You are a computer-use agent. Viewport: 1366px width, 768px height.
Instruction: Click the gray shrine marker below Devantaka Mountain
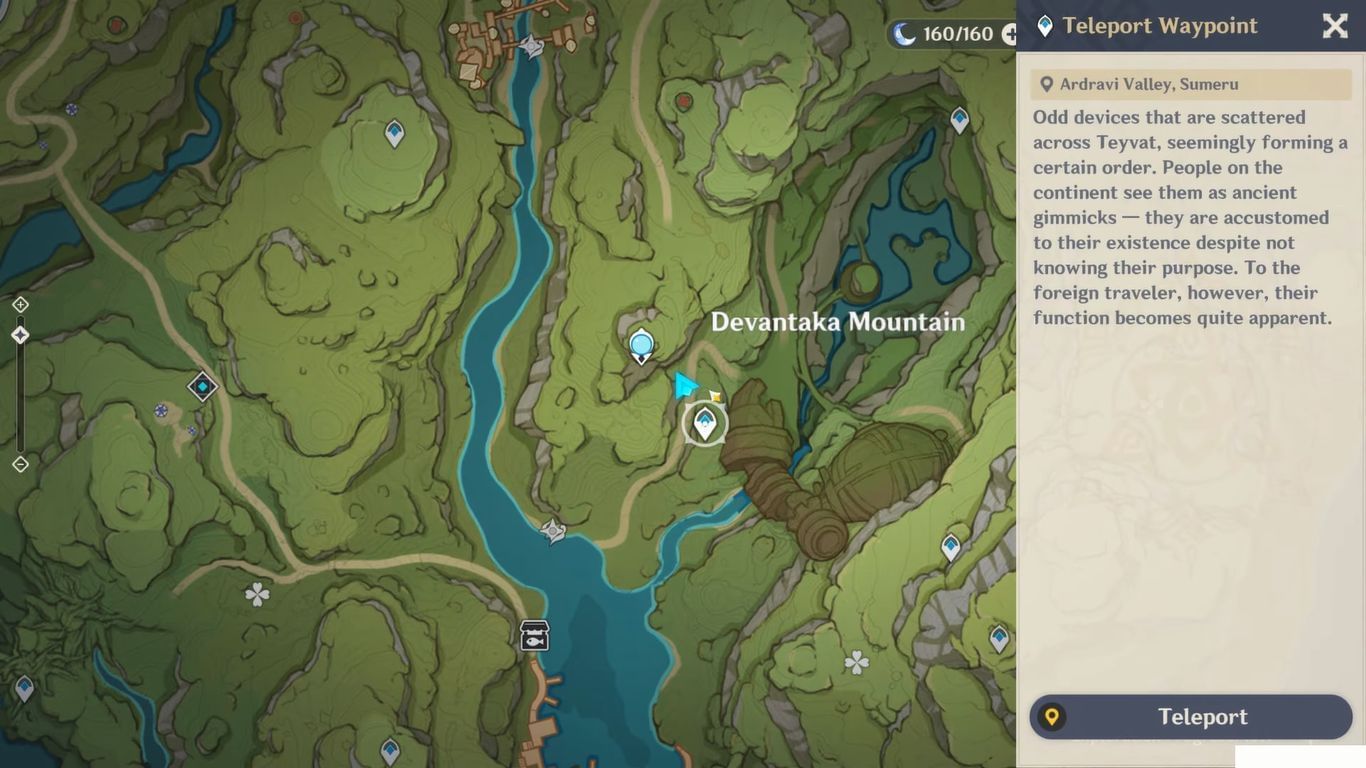tap(553, 531)
